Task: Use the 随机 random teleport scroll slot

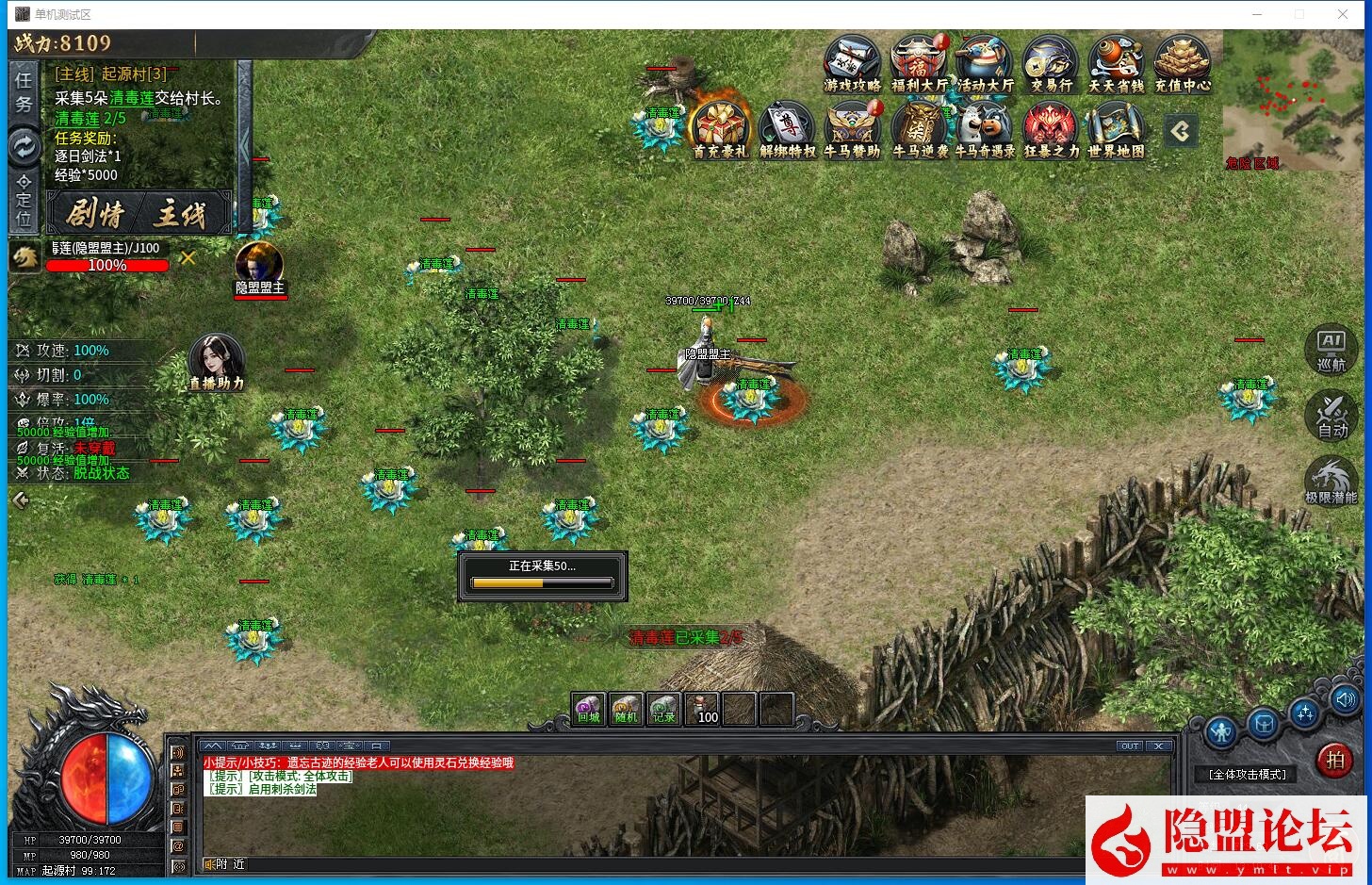Action: pos(626,709)
